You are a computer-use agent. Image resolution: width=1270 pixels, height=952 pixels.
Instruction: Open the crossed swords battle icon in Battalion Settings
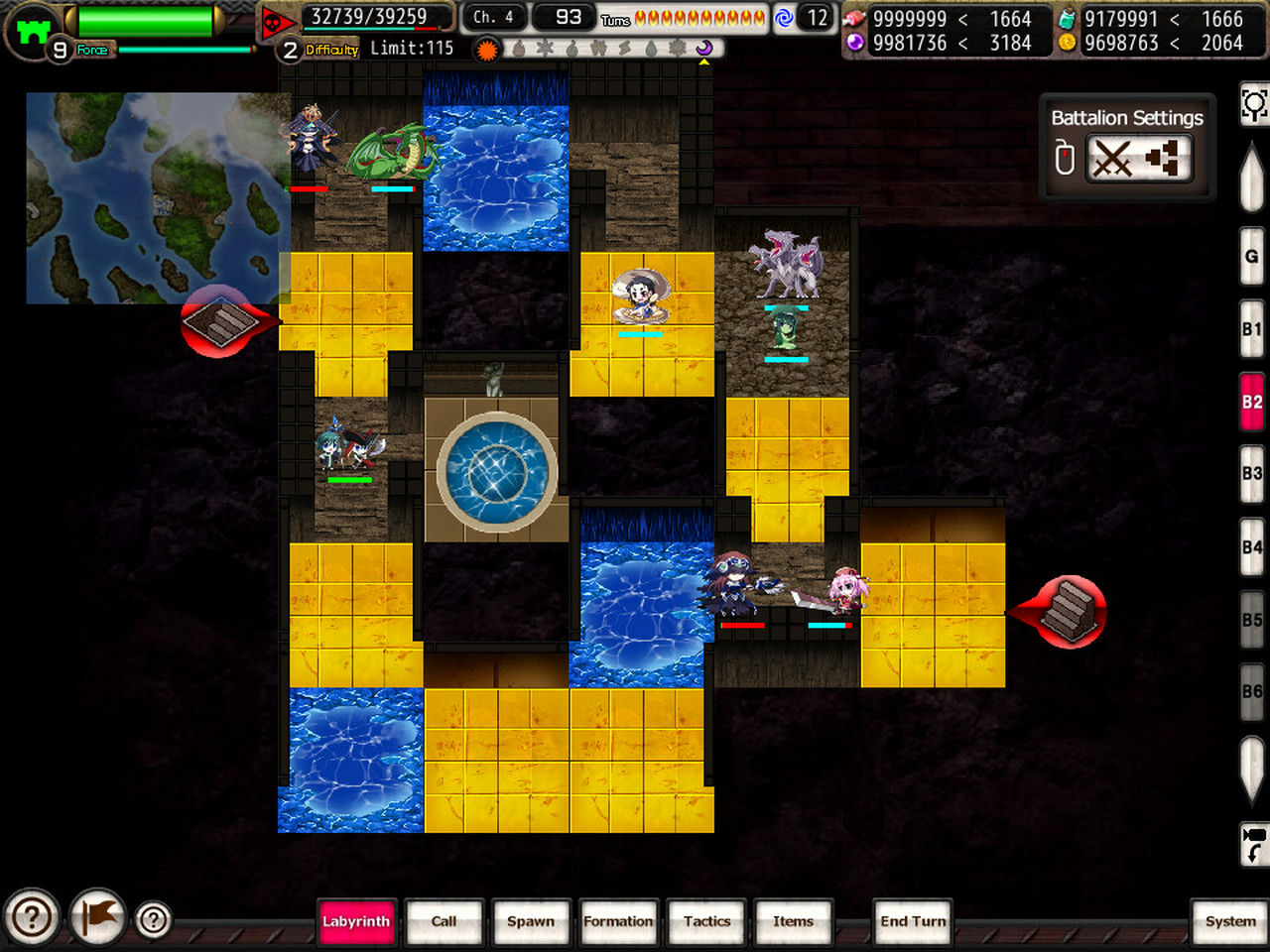coord(1112,159)
